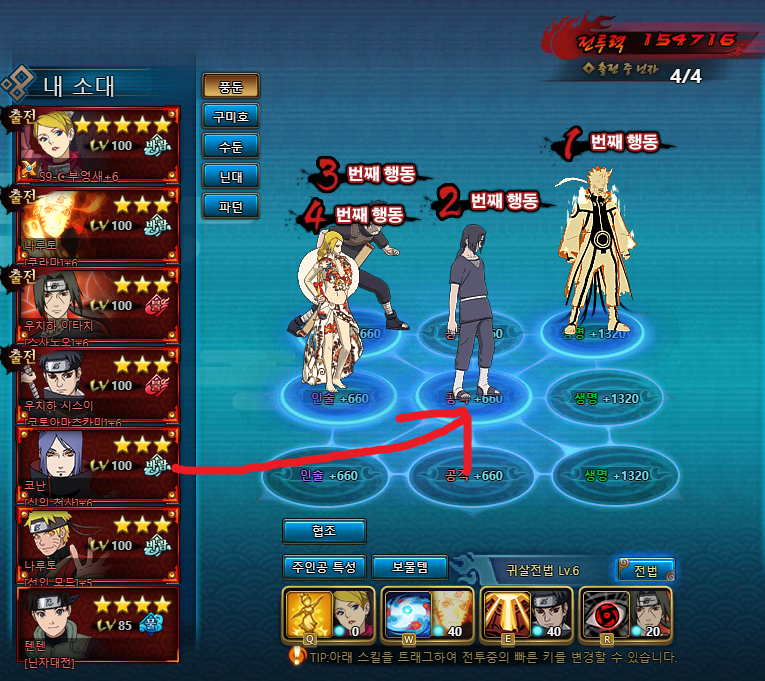
Task: Choose the 닌대 tab
Action: (x=230, y=176)
